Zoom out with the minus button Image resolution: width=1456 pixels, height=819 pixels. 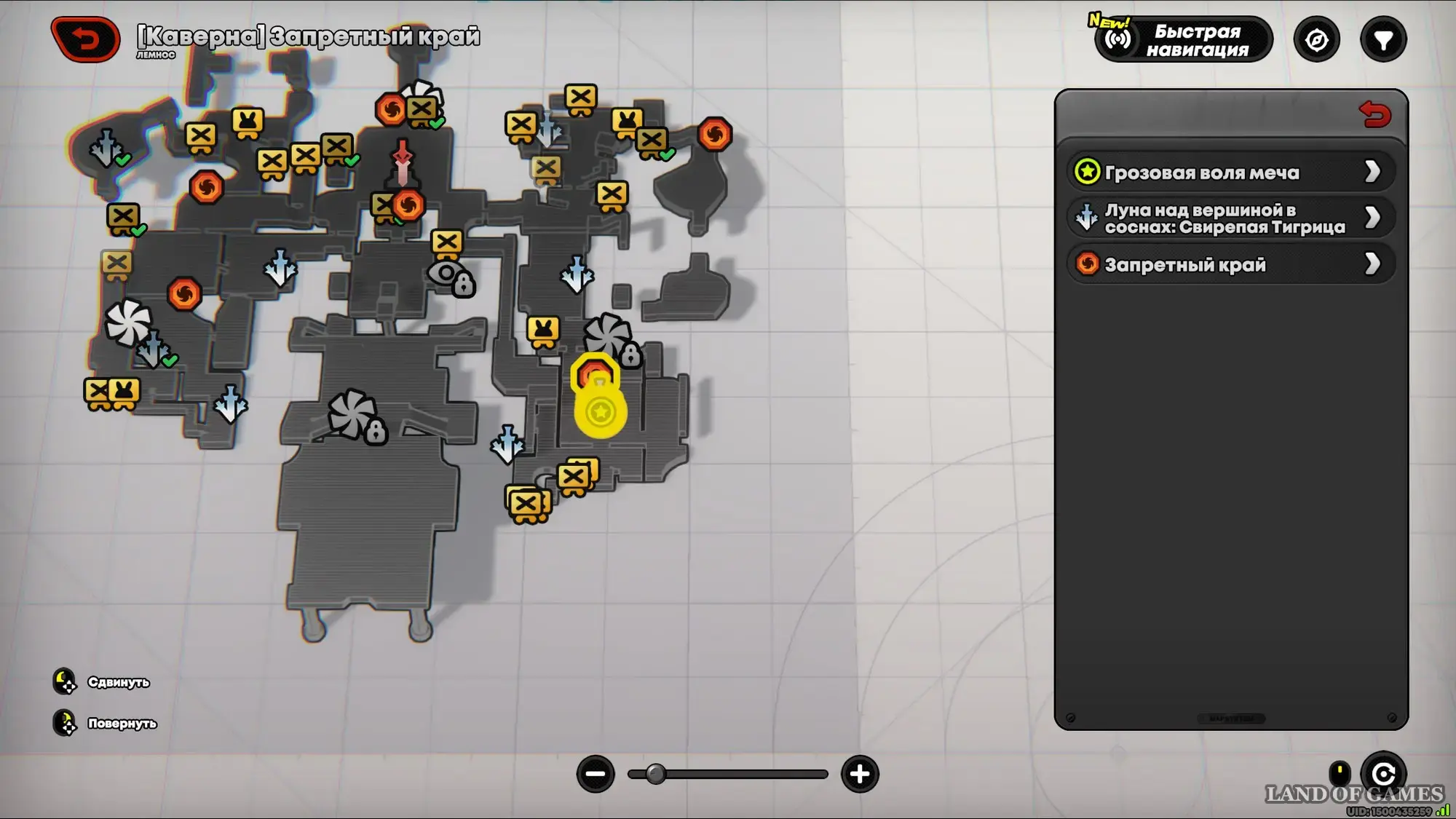tap(596, 774)
